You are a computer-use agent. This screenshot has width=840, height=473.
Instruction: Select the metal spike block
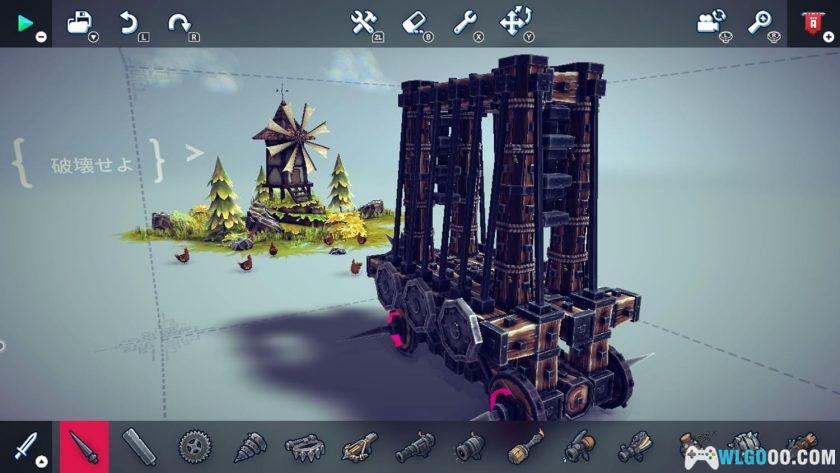[85, 446]
